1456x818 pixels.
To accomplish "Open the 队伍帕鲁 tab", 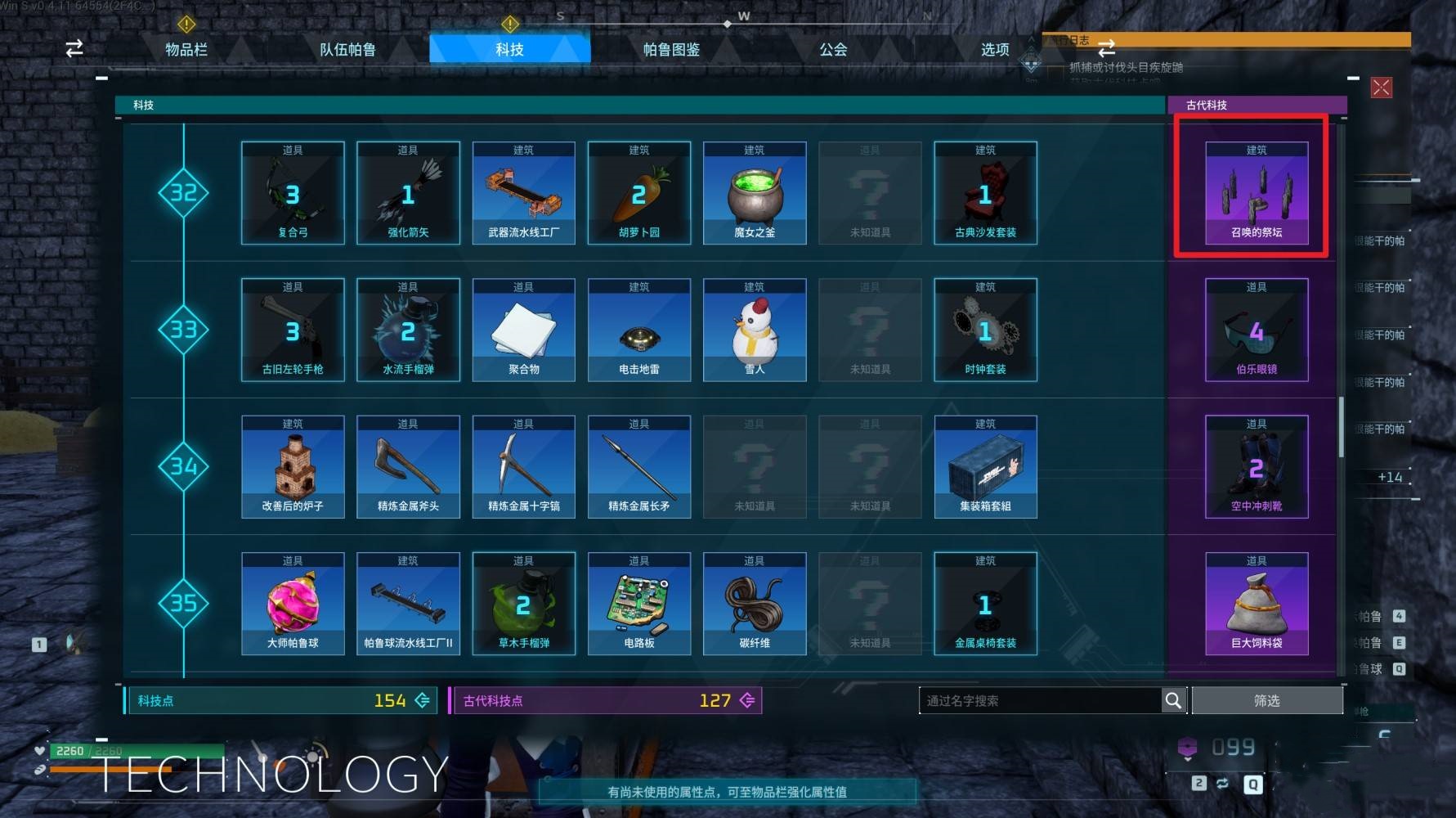I will click(347, 49).
